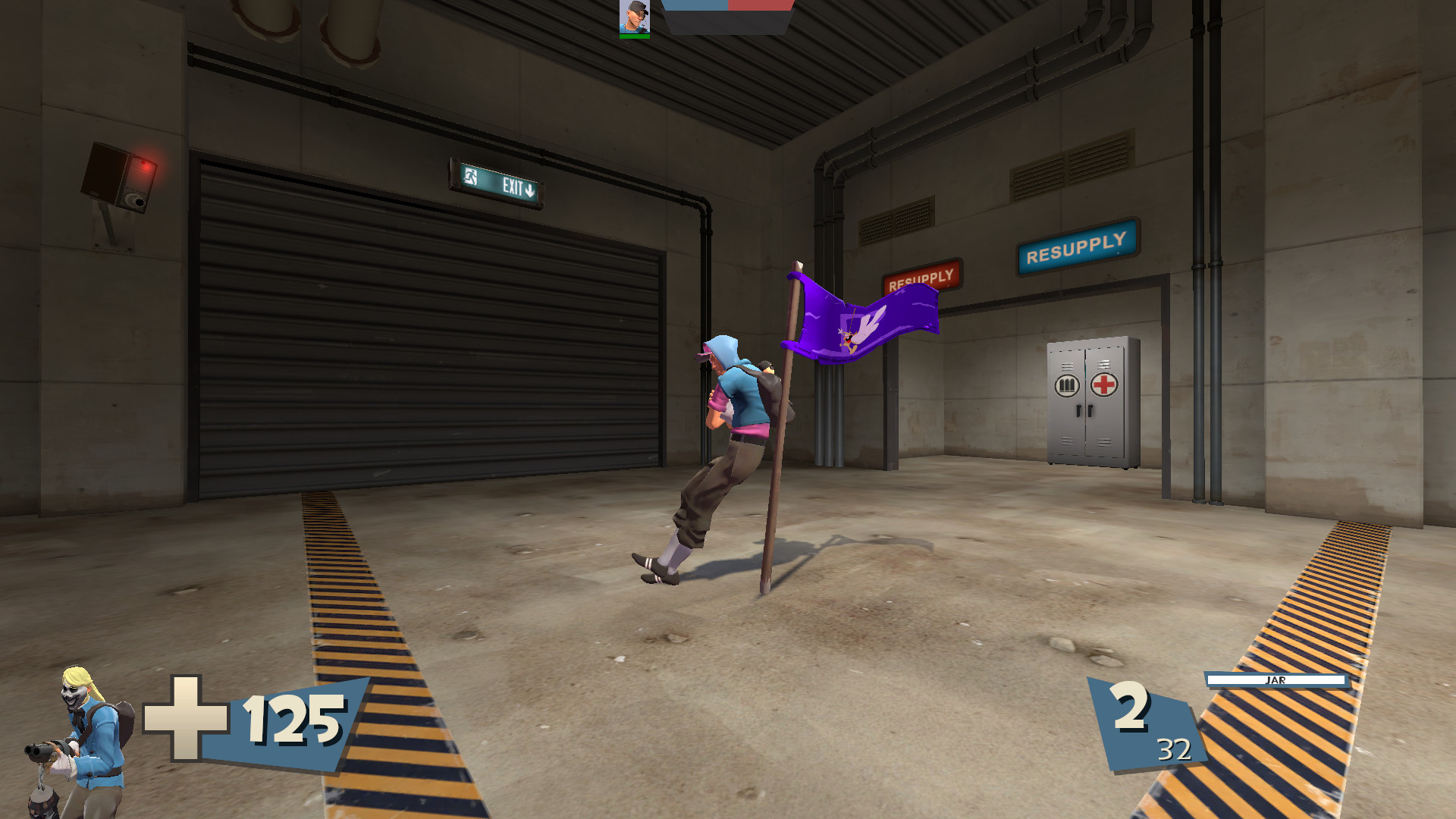Viewport: 1456px width, 819px height.
Task: Click the running-figure symbol on the EXIT sign
Action: 472,176
